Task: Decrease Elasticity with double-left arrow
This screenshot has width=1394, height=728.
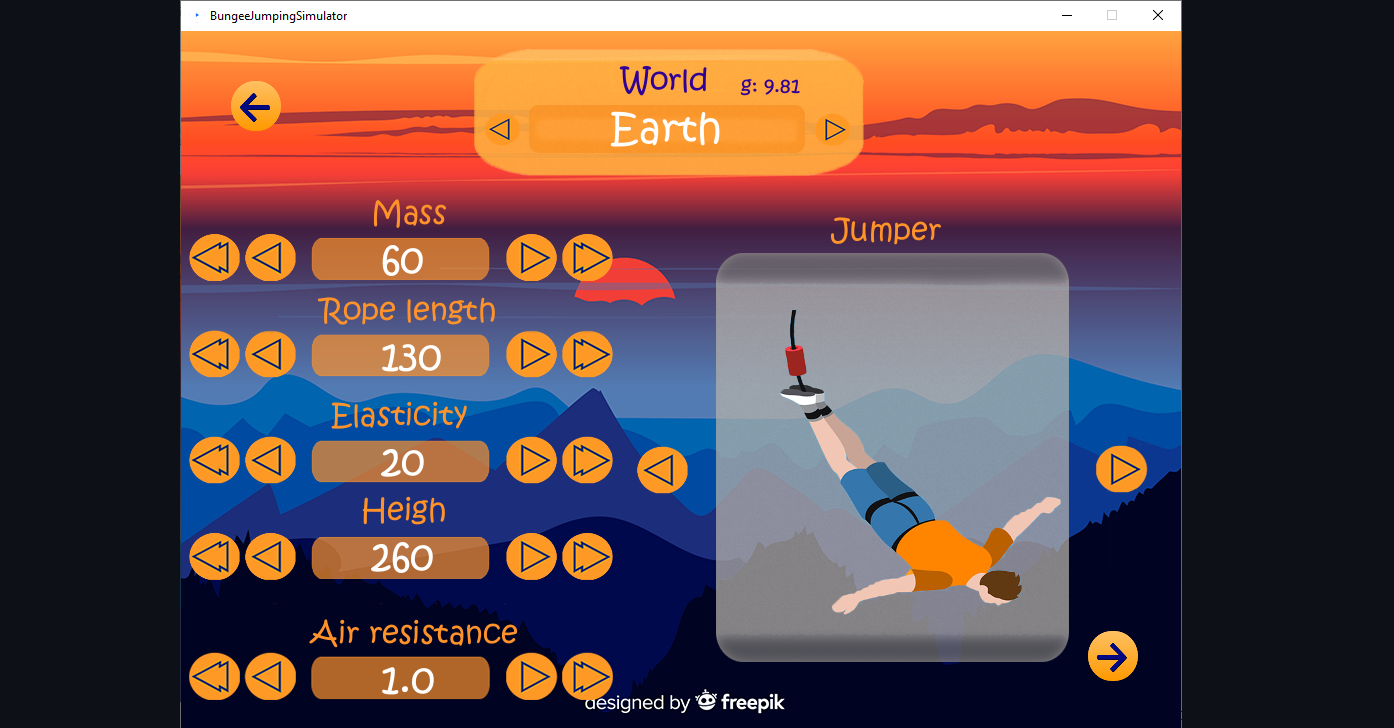Action: click(x=214, y=460)
